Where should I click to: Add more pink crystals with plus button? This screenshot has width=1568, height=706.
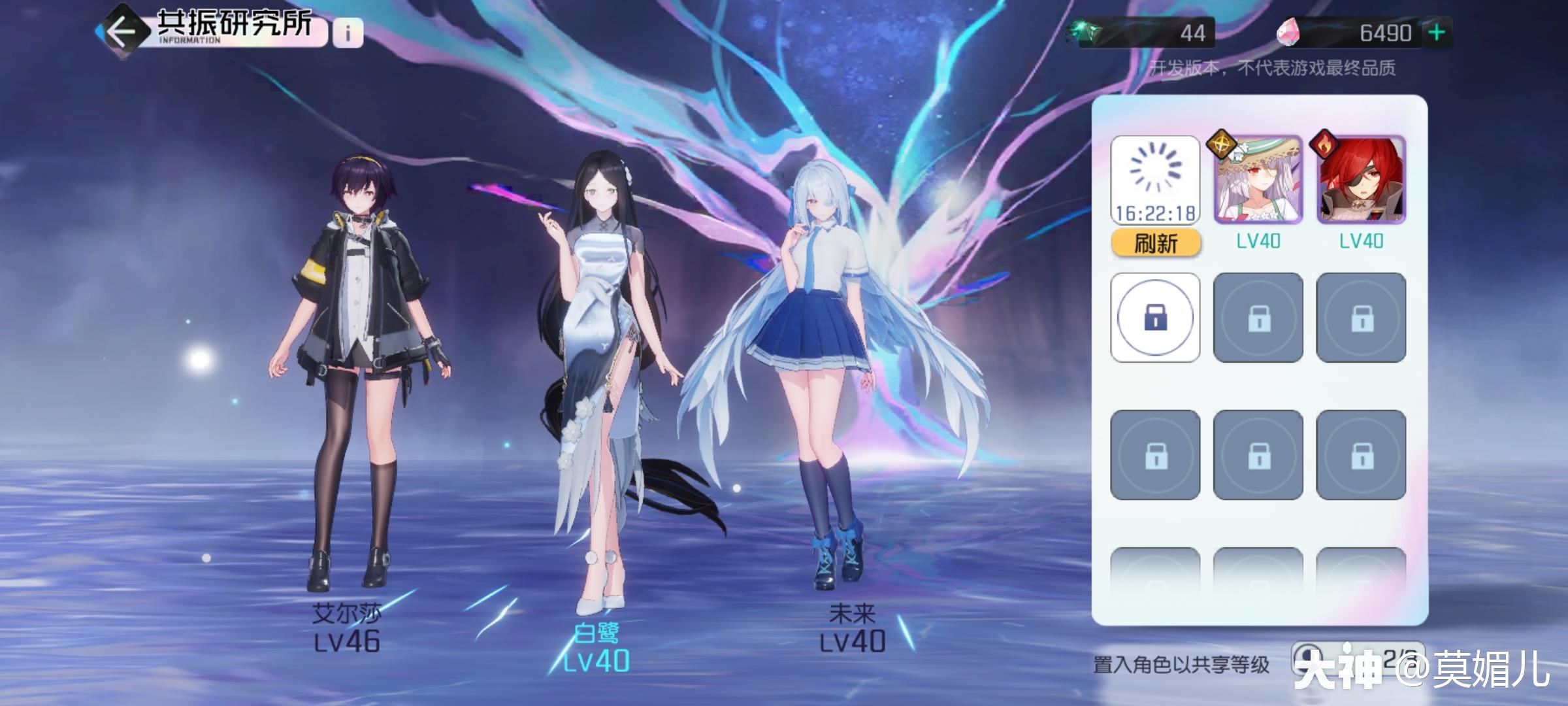pos(1437,33)
